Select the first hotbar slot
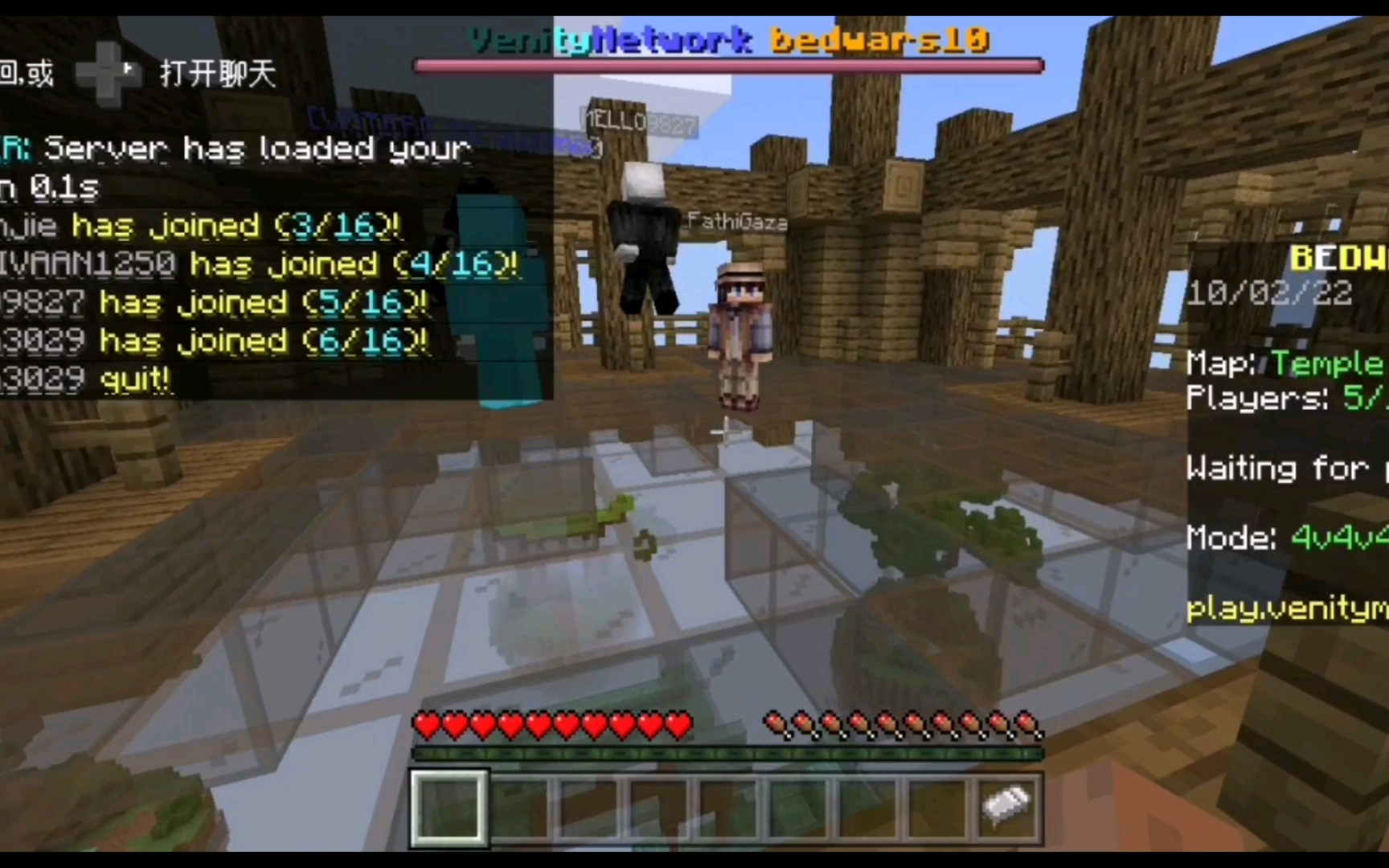1389x868 pixels. (448, 806)
